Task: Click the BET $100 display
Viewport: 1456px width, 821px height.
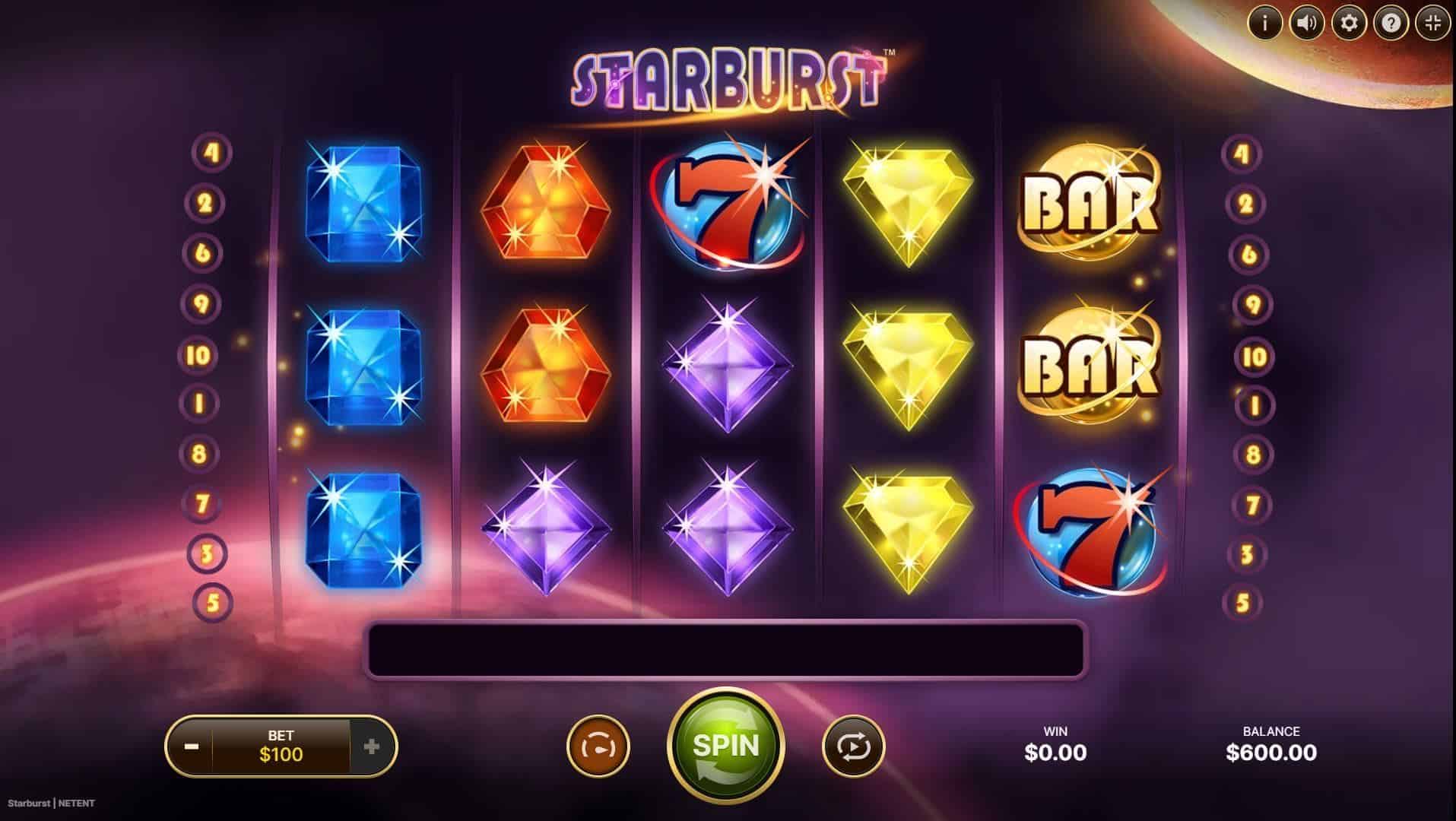Action: (x=281, y=745)
